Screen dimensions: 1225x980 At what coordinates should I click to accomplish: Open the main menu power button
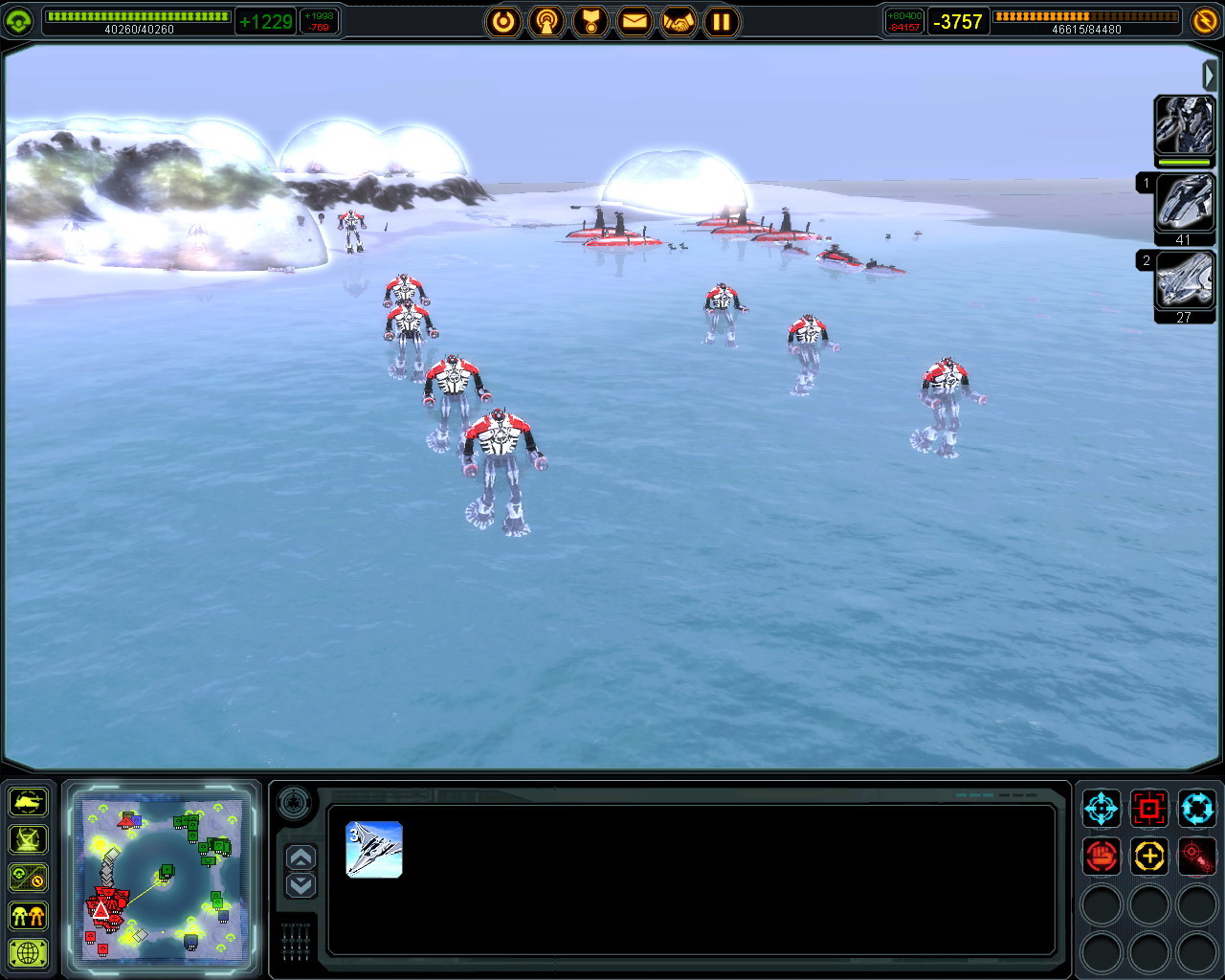503,21
